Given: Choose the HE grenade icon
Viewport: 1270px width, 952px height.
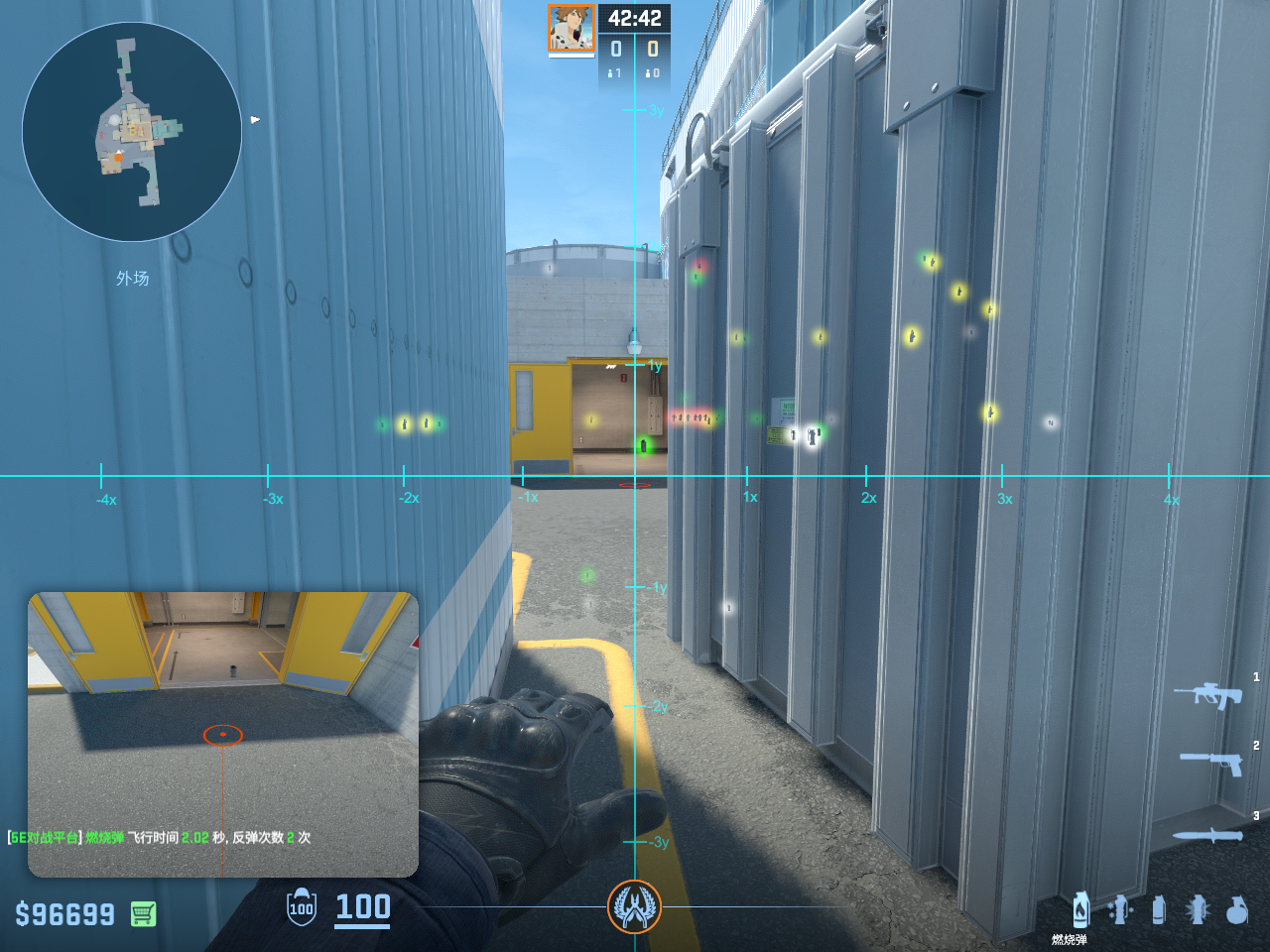Looking at the screenshot, I should [x=1236, y=909].
